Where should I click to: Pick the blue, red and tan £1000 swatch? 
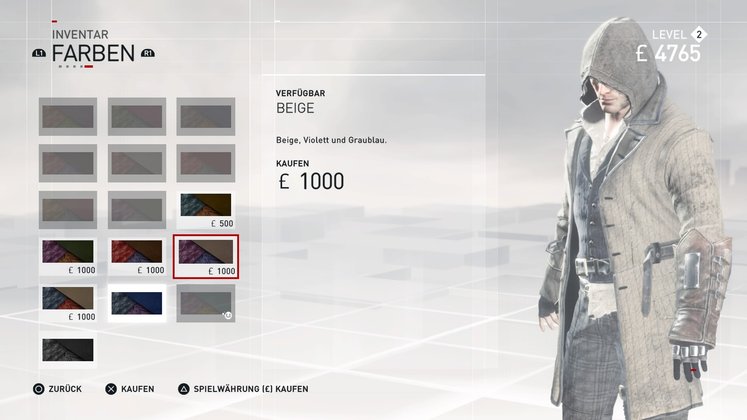click(x=68, y=303)
